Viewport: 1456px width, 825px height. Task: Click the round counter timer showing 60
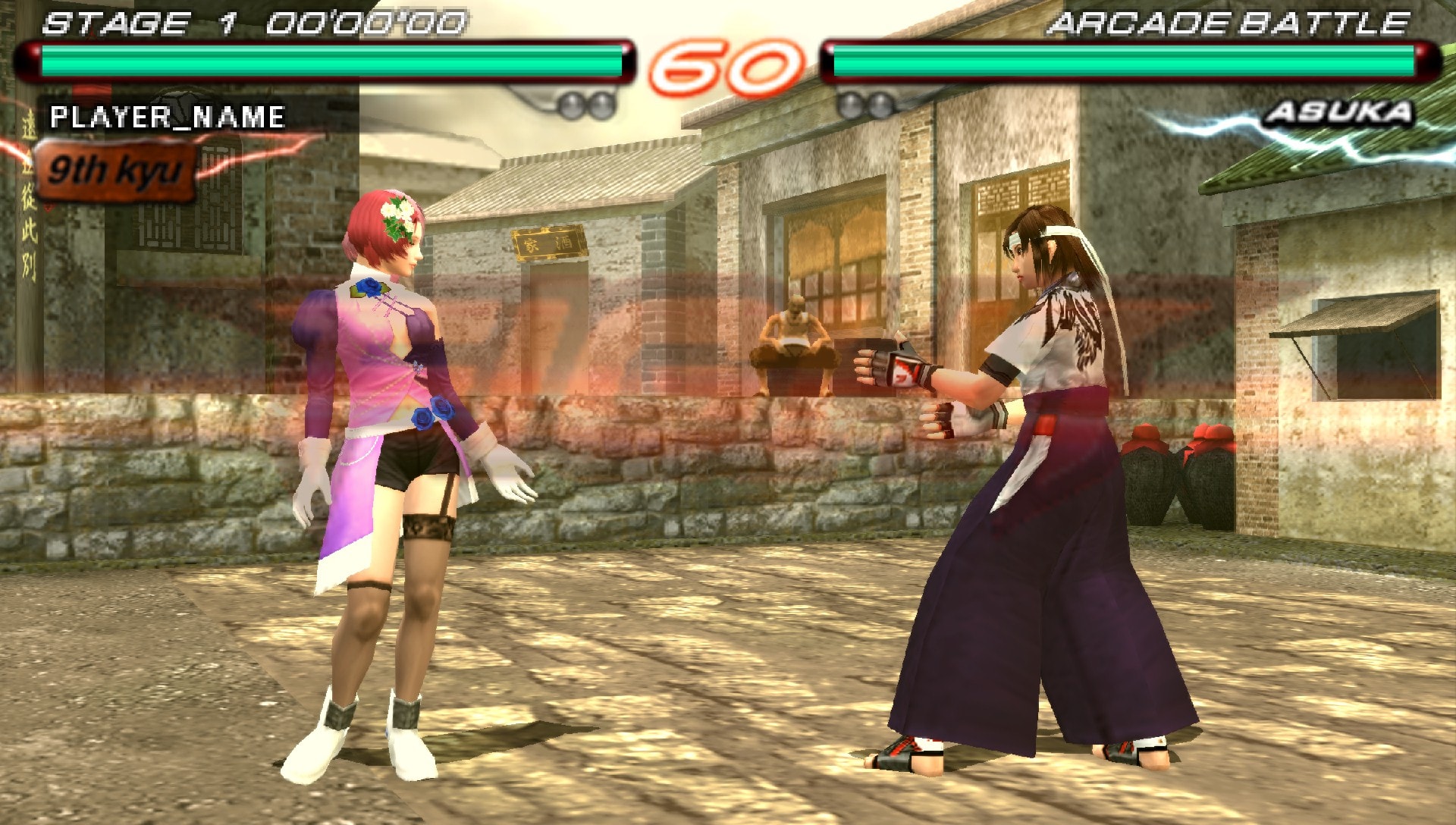724,64
